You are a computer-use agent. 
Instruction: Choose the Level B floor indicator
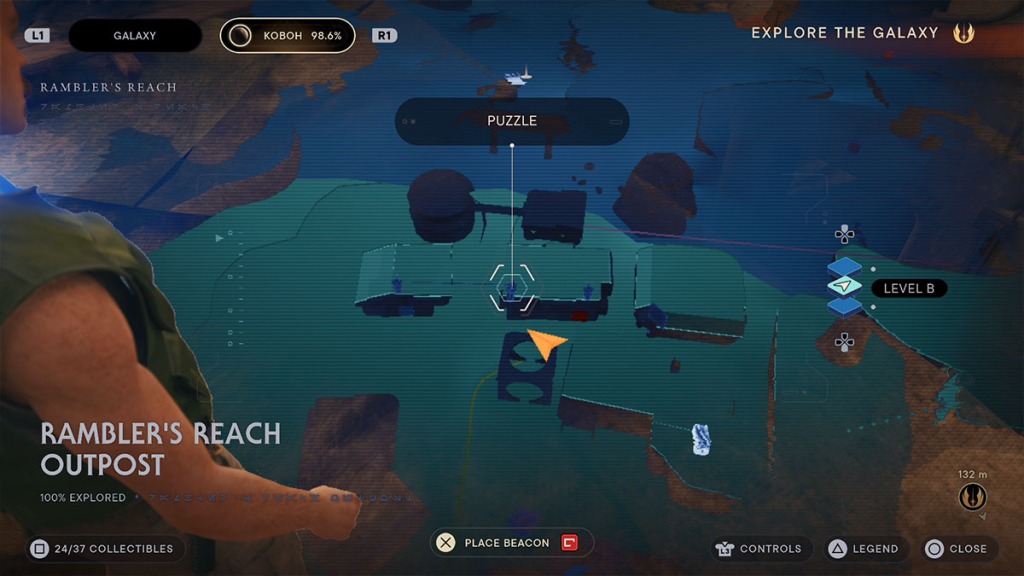[x=908, y=288]
